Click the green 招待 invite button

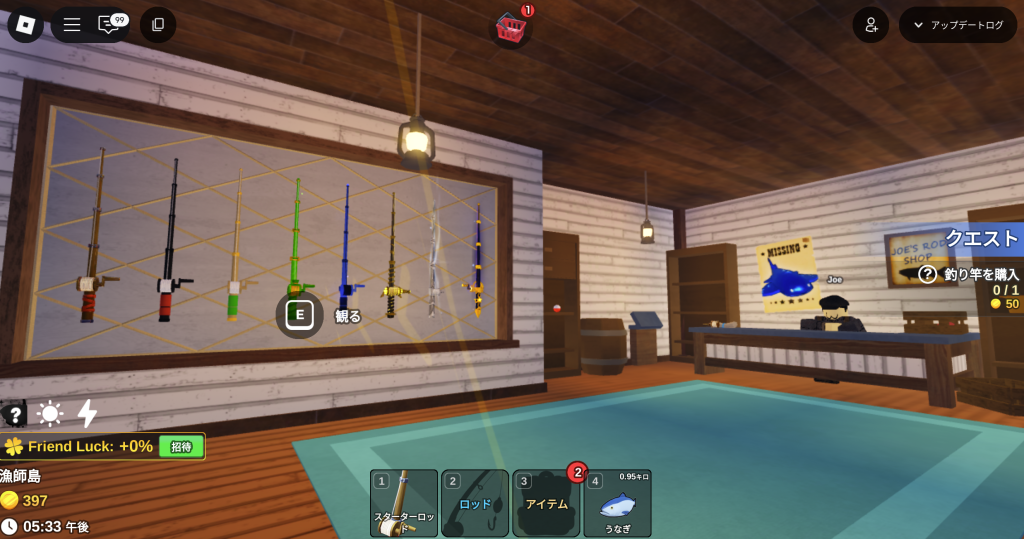coord(181,446)
